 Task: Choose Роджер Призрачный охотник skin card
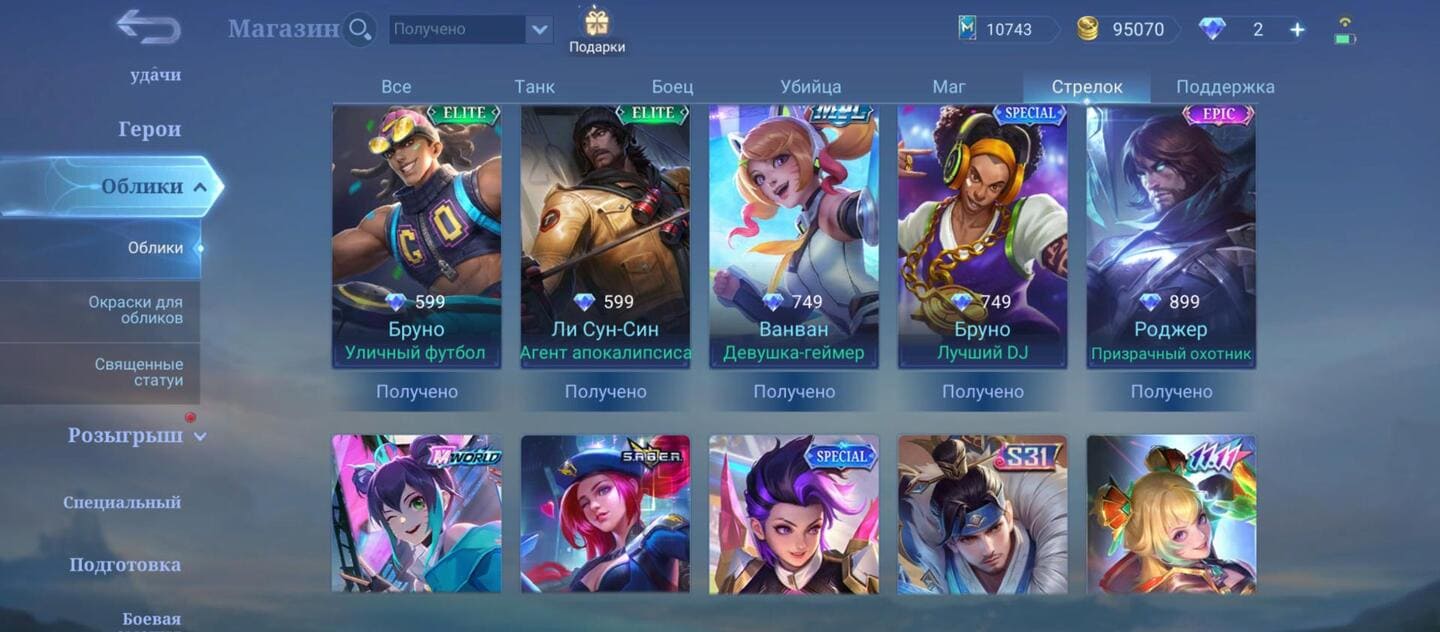(x=1170, y=237)
